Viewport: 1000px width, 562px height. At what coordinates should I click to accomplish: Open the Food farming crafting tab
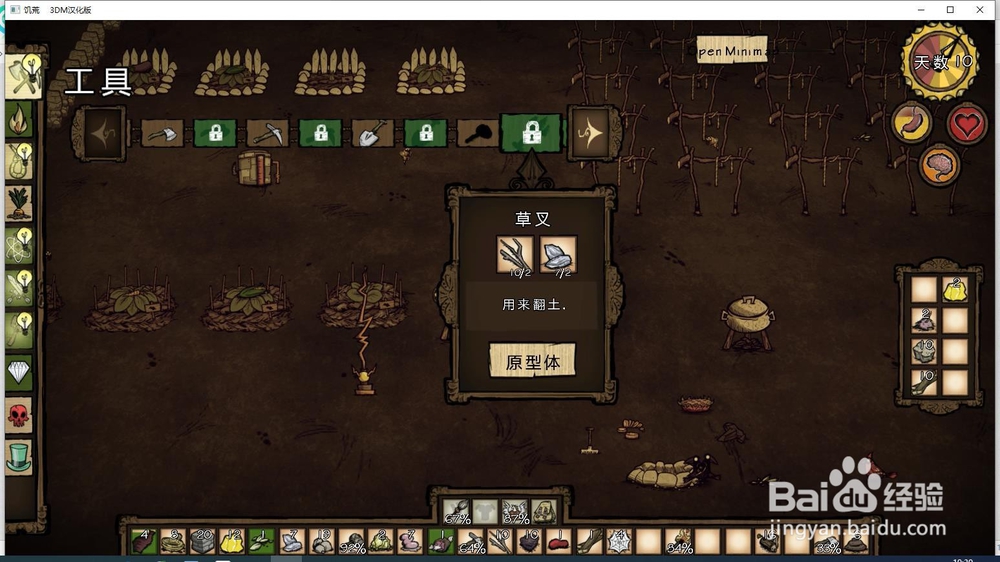(x=20, y=203)
